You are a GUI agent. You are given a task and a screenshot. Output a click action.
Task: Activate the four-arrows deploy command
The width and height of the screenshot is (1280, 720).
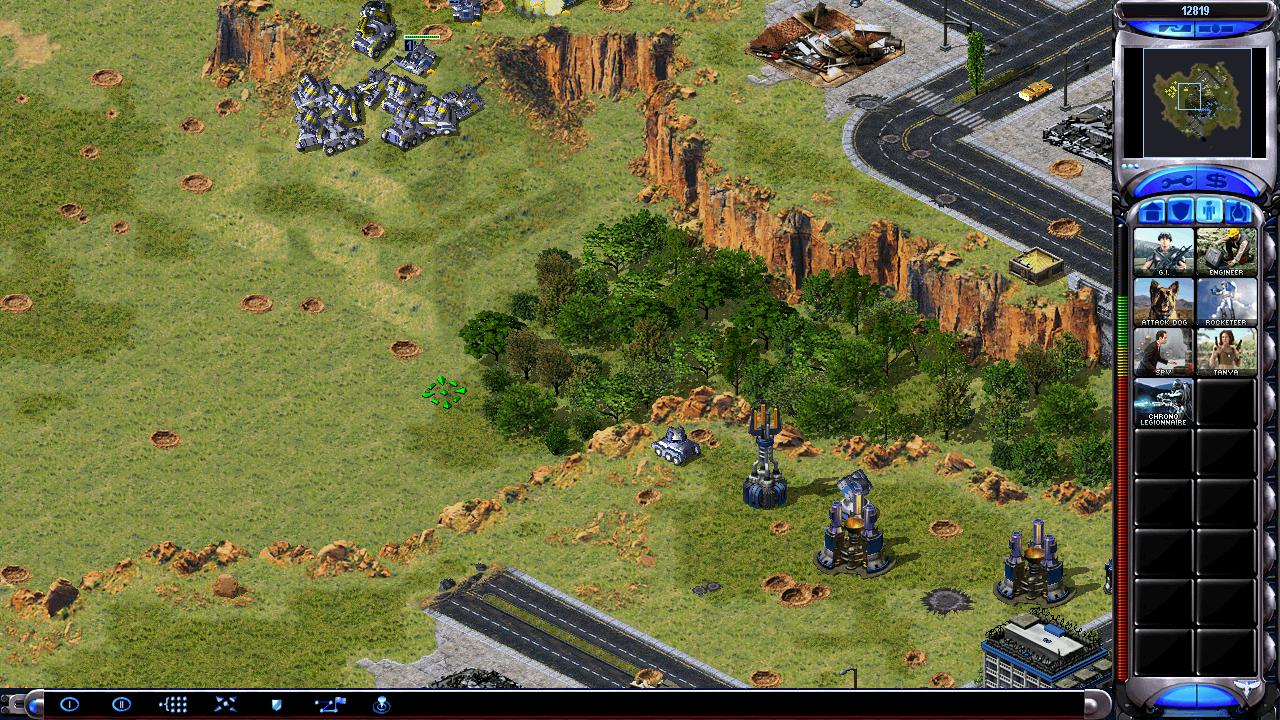point(225,704)
